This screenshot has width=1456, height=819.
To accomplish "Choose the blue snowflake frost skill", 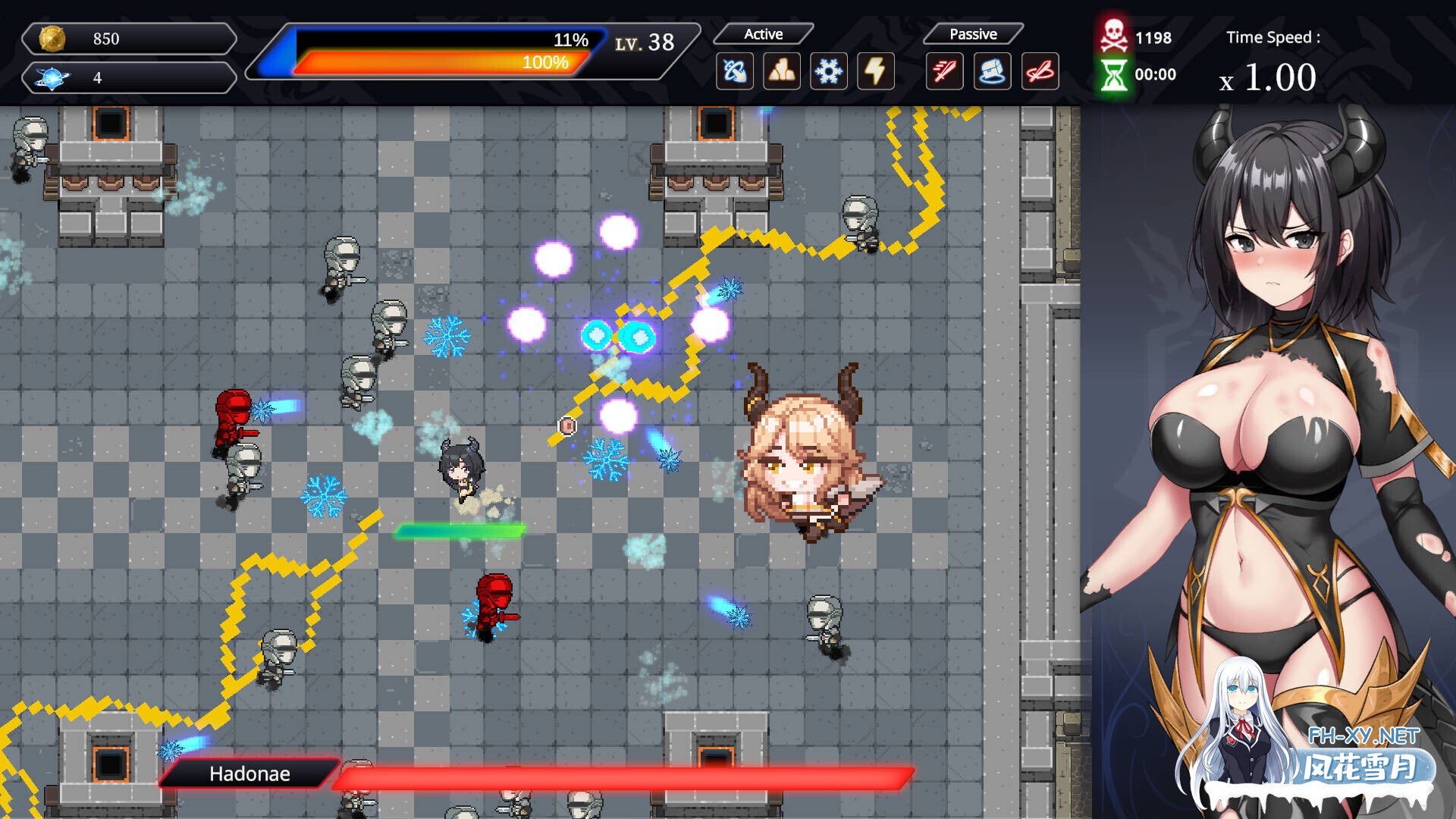I will 828,72.
